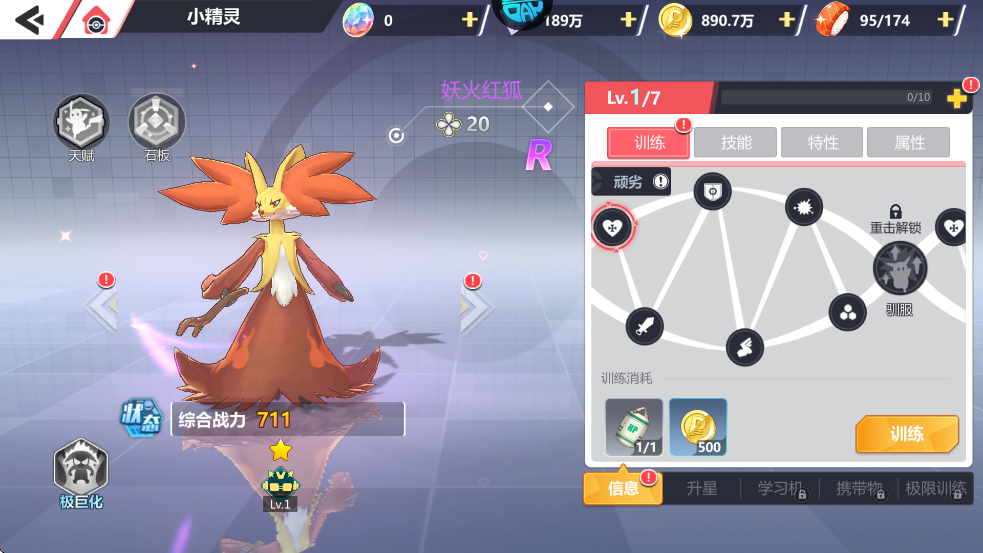Select the sword training node

645,325
